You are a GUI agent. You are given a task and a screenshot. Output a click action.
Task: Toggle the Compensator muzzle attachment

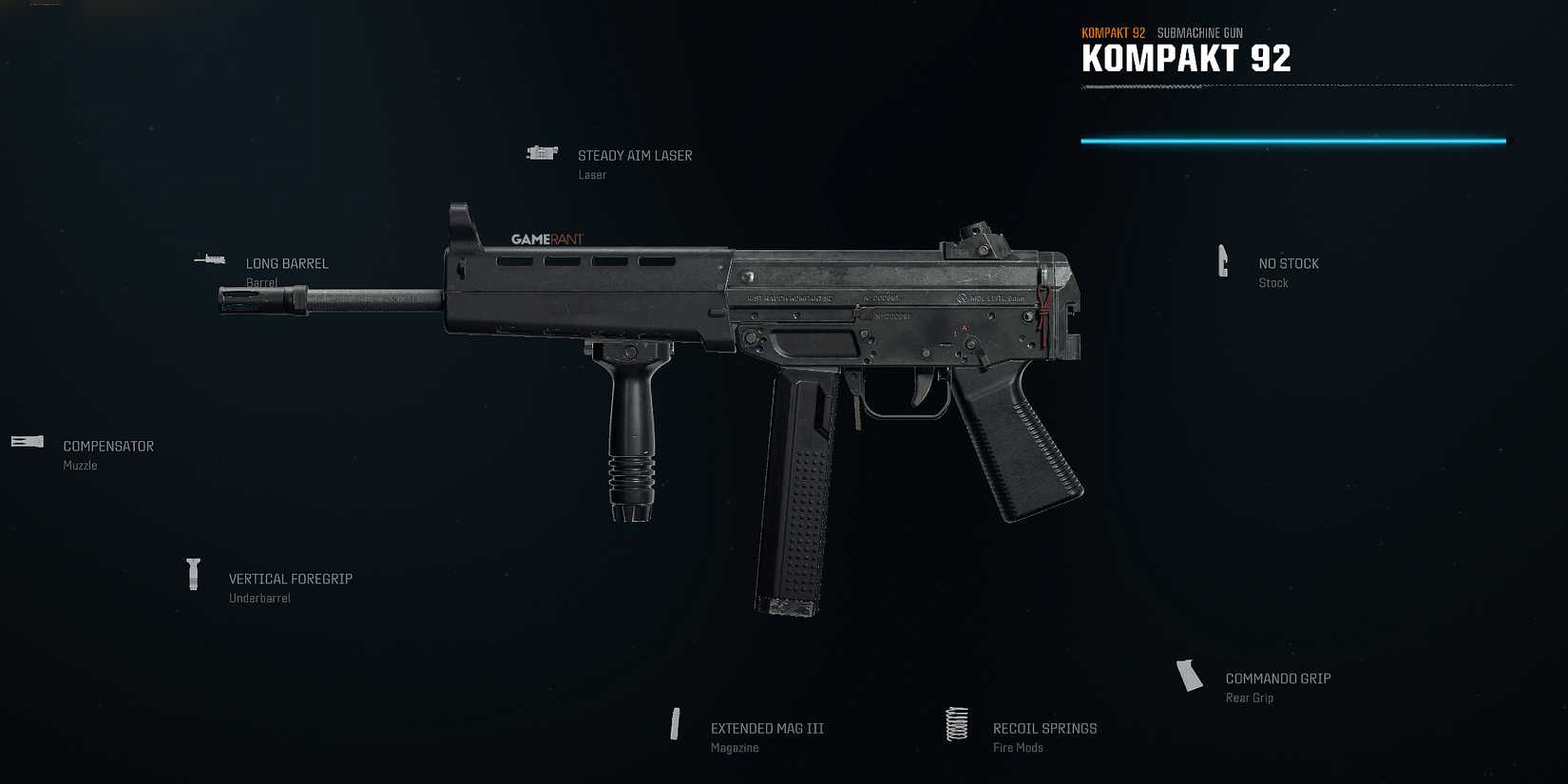107,446
